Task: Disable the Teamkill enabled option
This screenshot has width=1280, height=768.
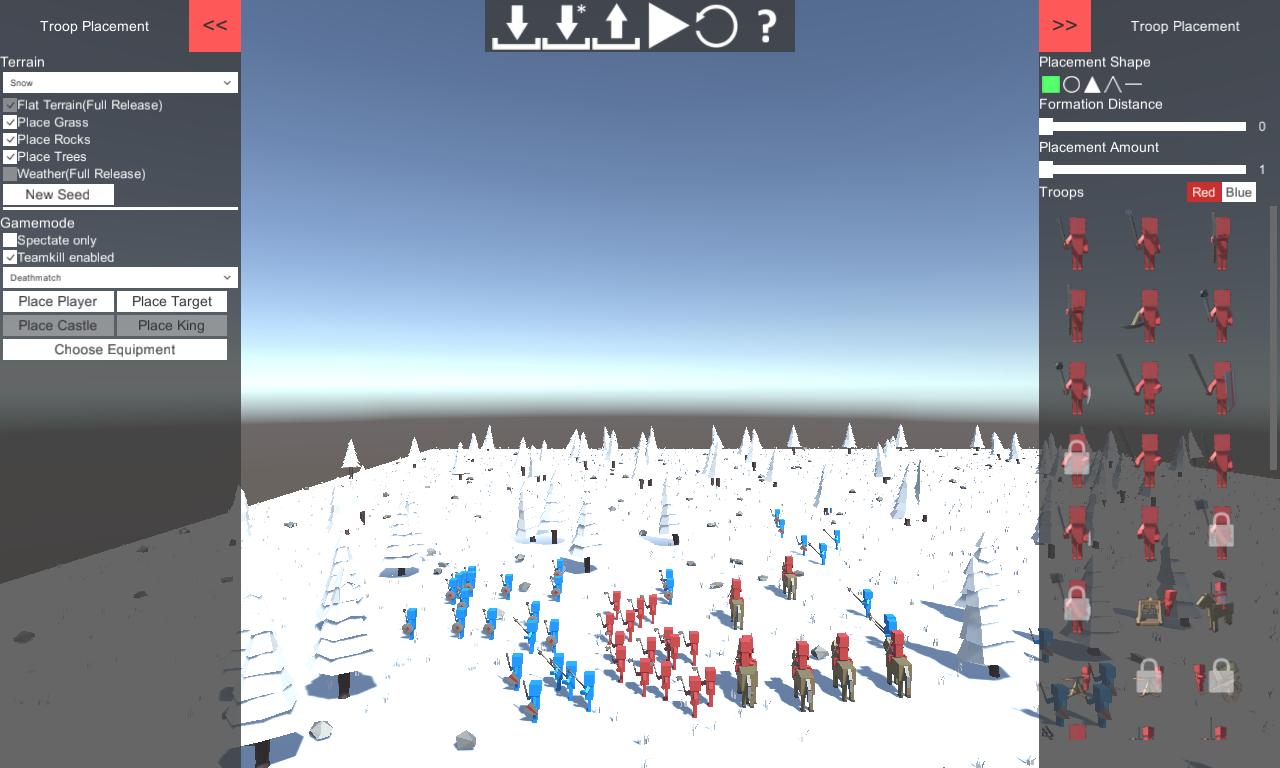Action: (9, 257)
